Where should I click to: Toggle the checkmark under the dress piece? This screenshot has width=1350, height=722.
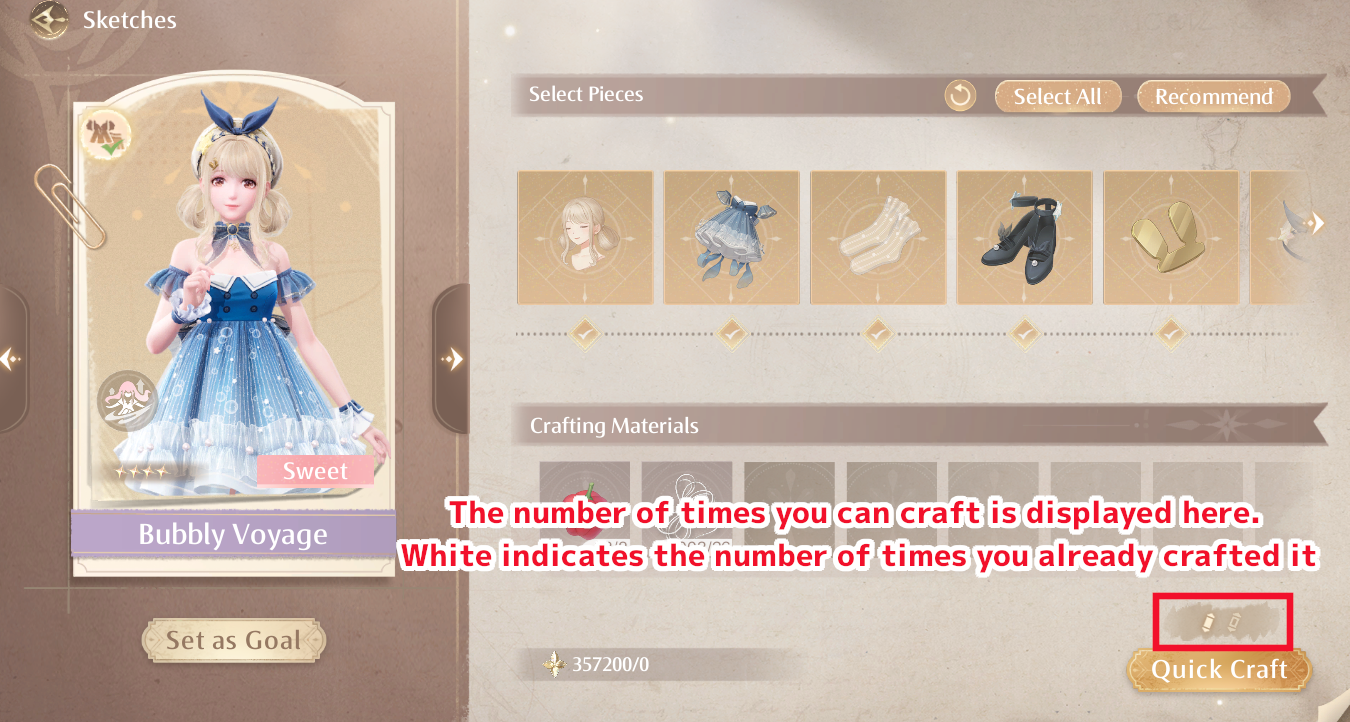[731, 332]
